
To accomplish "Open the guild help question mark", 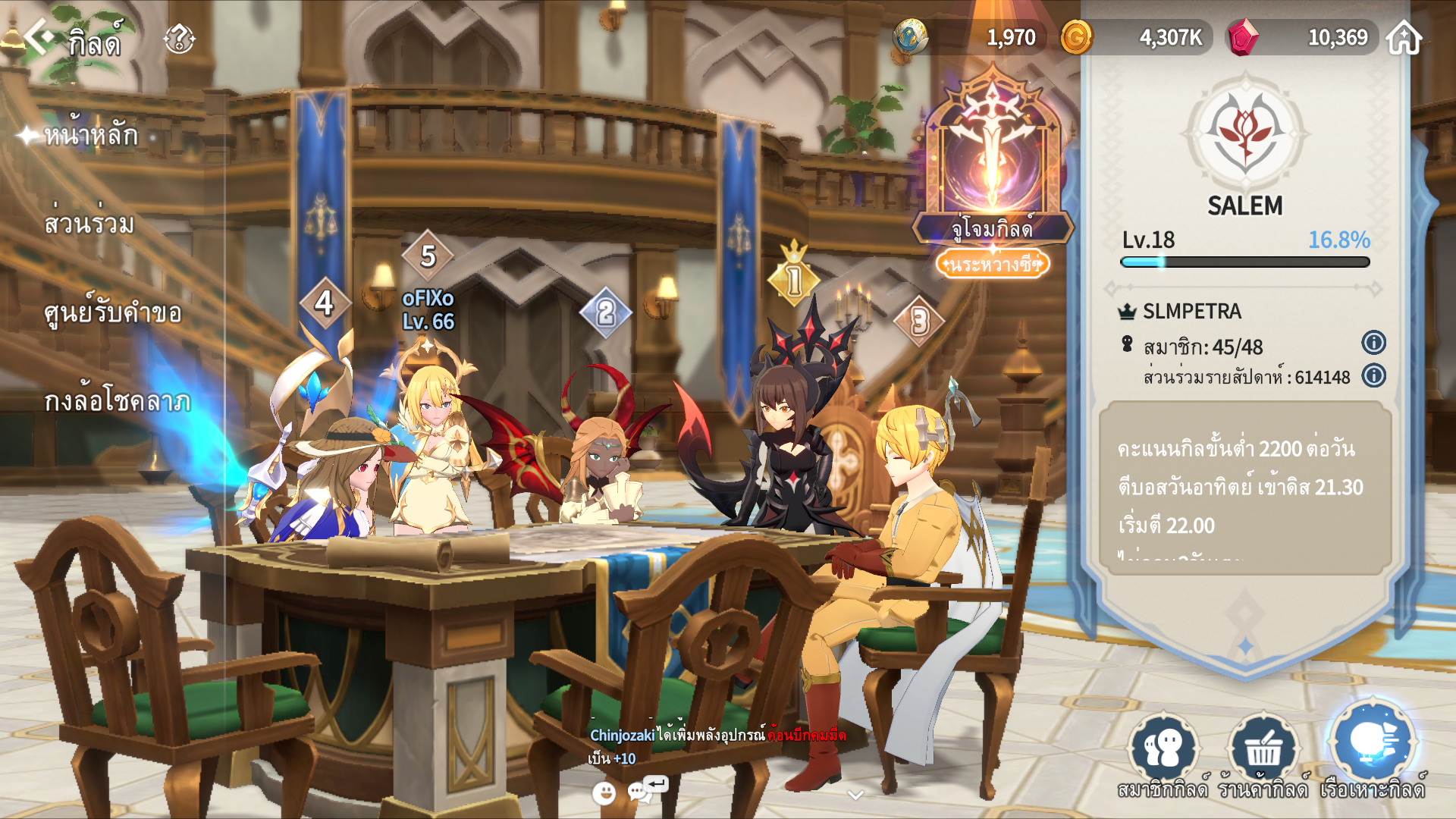I will (179, 38).
